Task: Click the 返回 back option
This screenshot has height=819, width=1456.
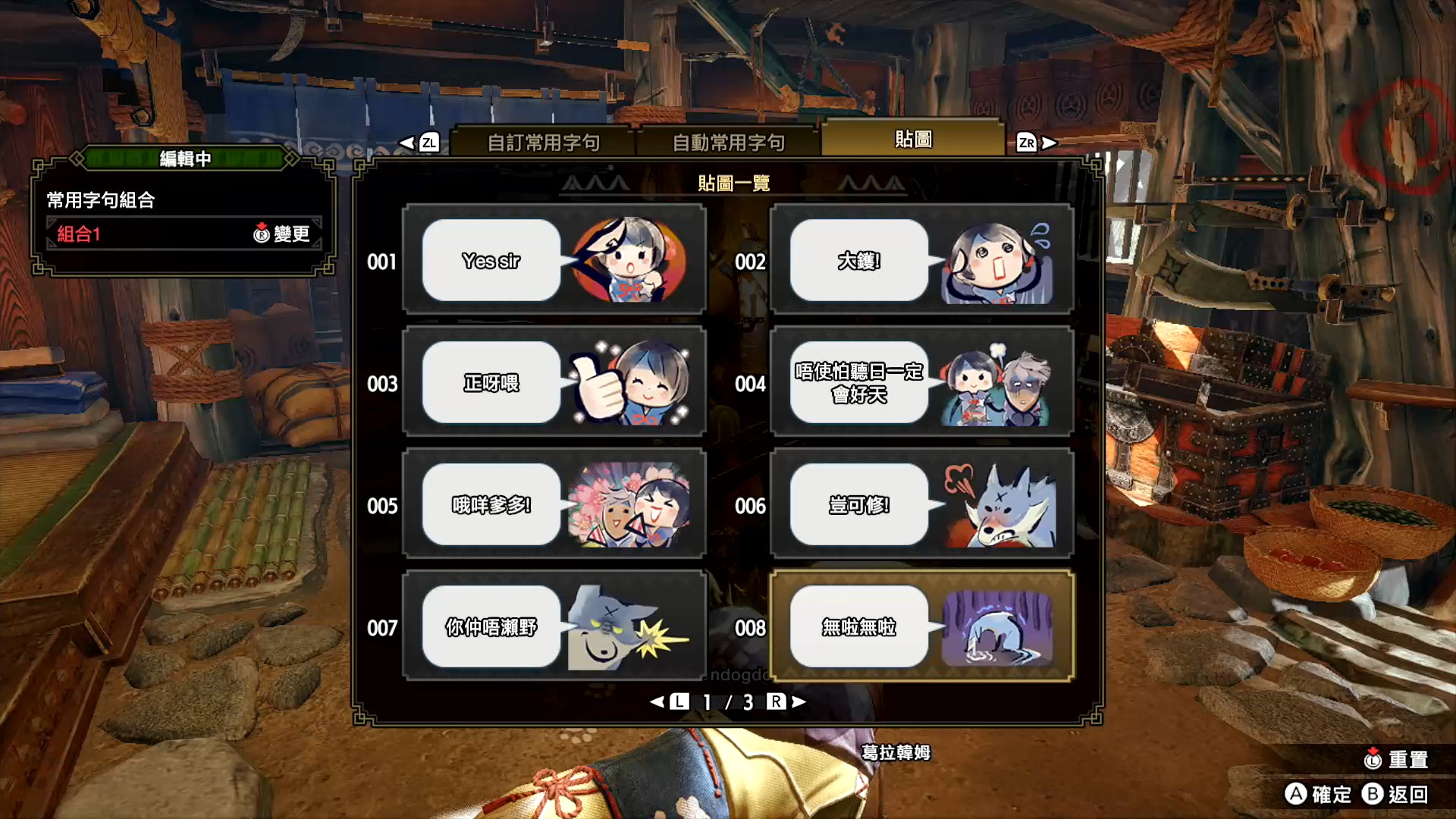Action: point(1395,794)
